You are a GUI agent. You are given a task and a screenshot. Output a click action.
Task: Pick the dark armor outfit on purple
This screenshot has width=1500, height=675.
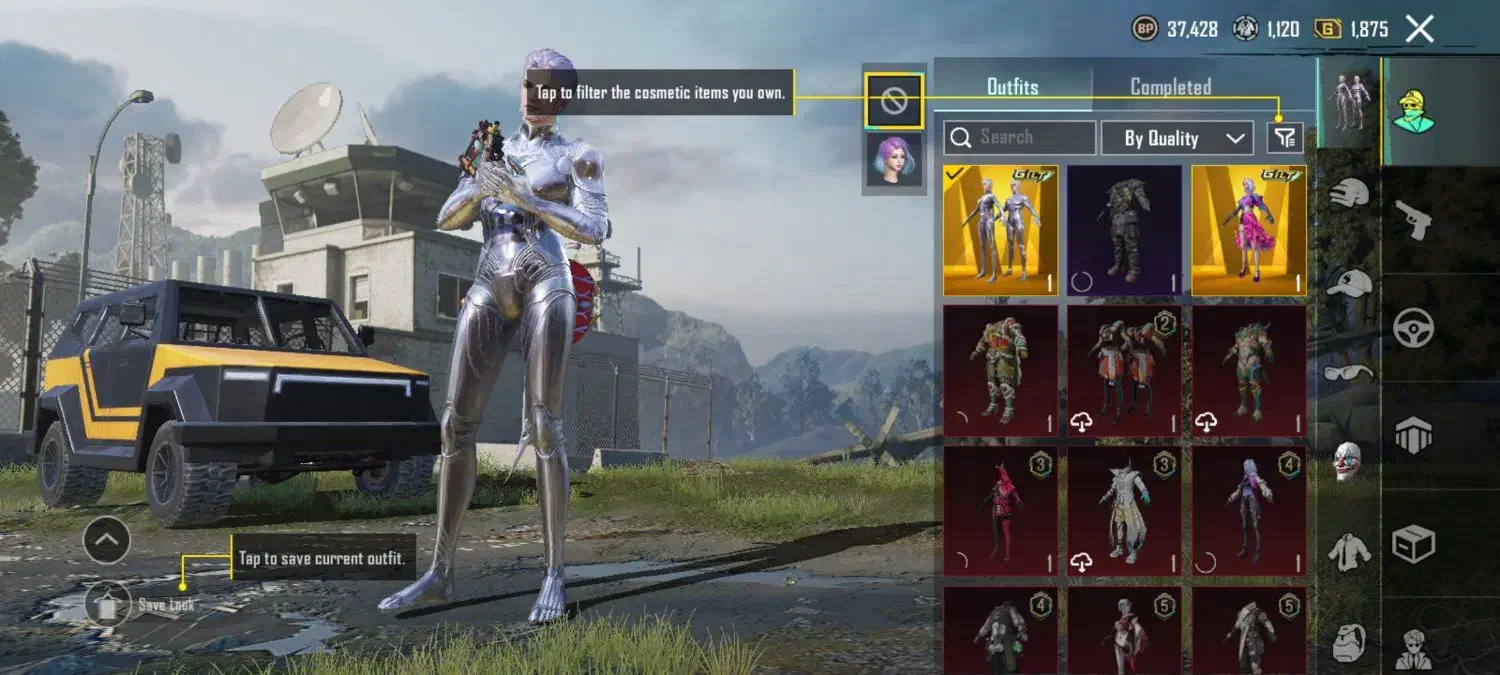click(x=1124, y=231)
